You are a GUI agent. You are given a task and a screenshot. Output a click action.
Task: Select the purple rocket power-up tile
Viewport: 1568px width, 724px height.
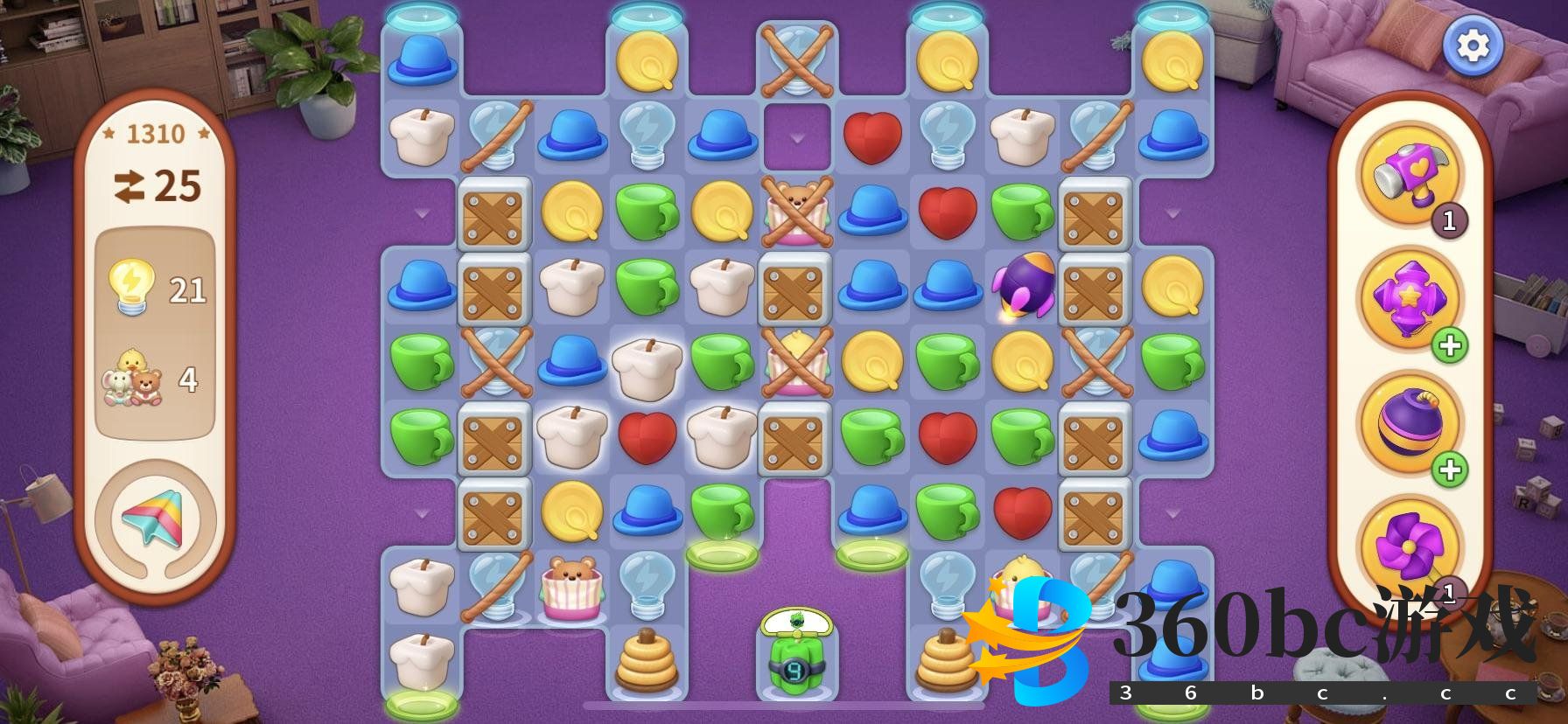tap(1021, 284)
